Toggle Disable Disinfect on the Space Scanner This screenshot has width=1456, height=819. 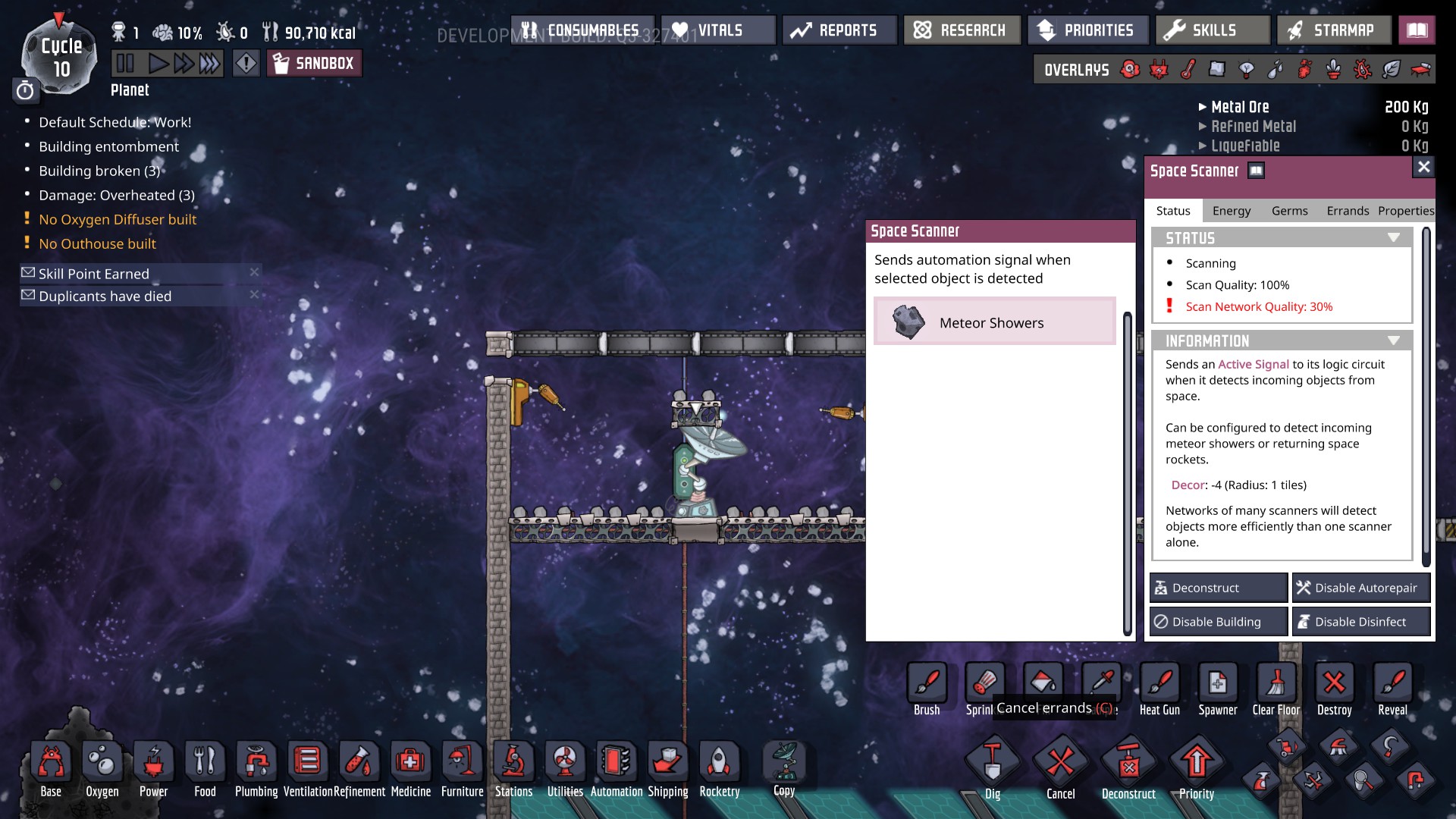point(1361,621)
